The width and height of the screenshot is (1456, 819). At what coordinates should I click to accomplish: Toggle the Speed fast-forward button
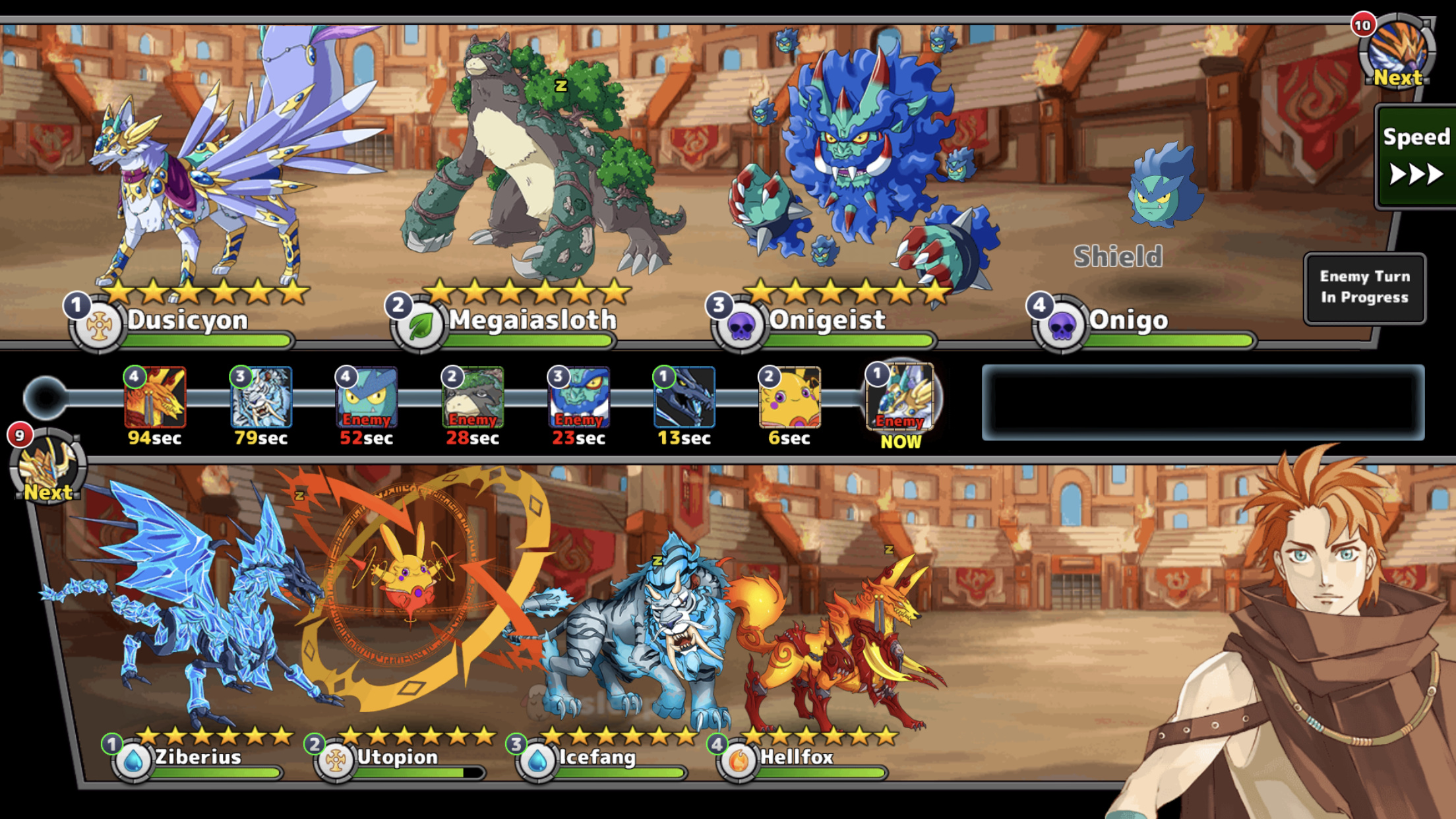(x=1415, y=157)
